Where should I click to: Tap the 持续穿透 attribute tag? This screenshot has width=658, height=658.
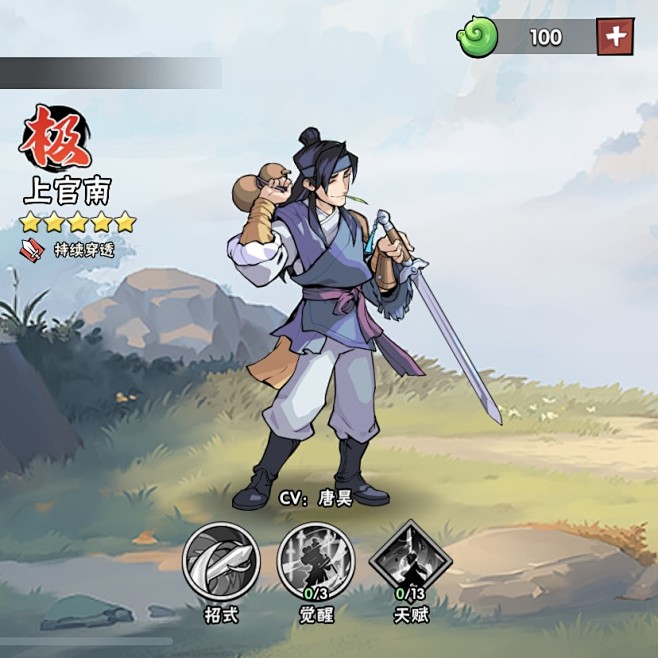(70, 250)
